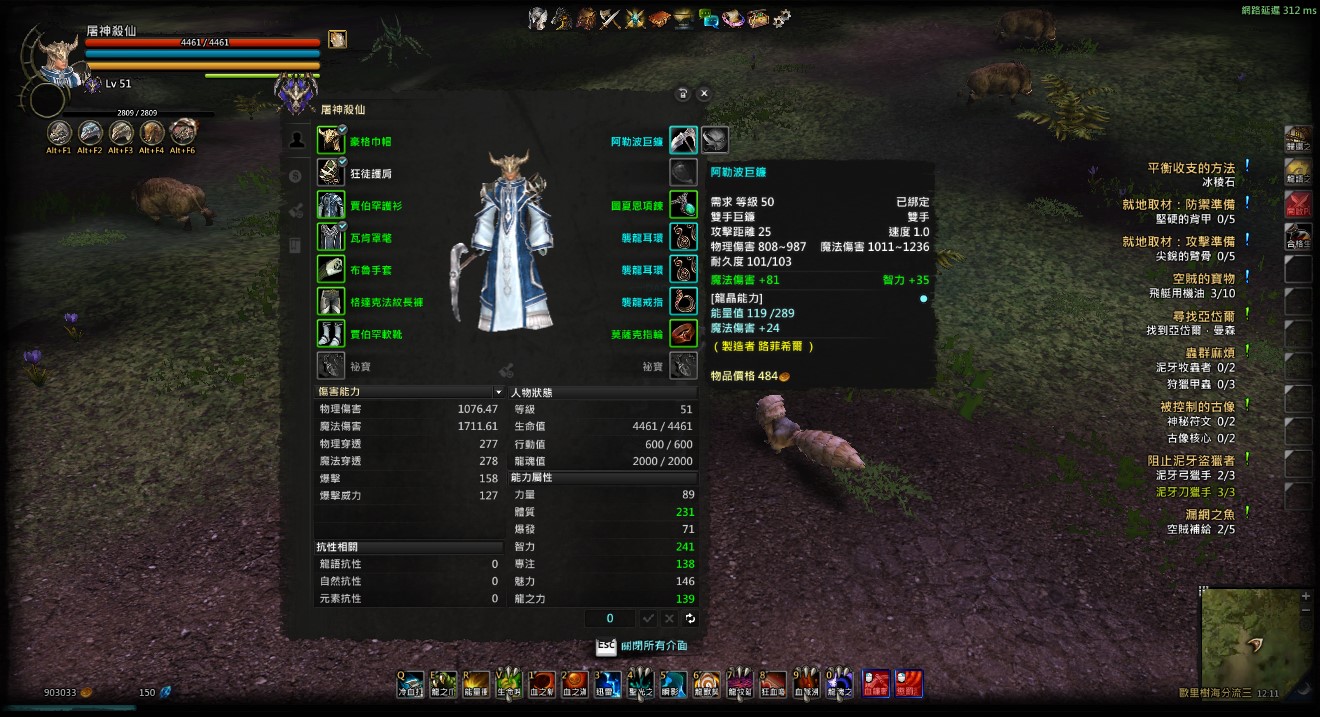The image size is (1320, 717).
Task: Close the character equipment window
Action: [704, 93]
